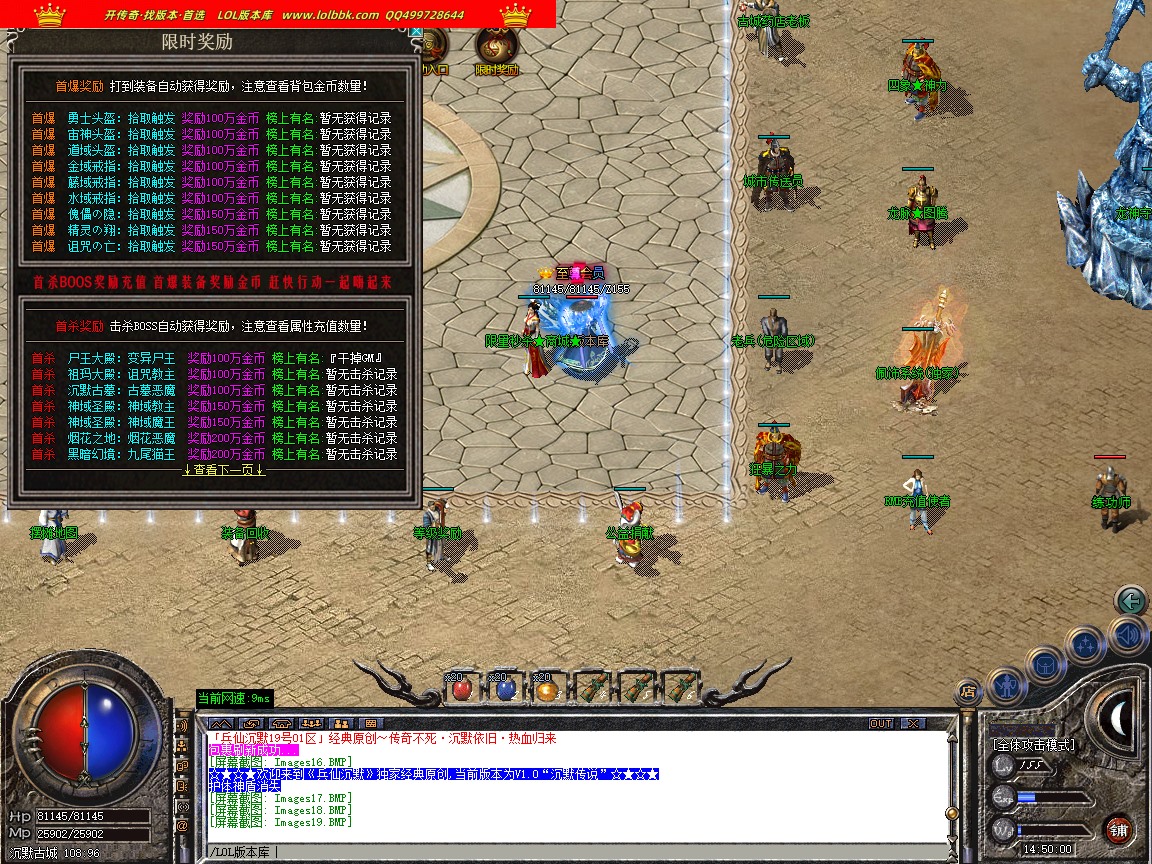Open the 店 shop button
The width and height of the screenshot is (1152, 864).
tap(968, 690)
